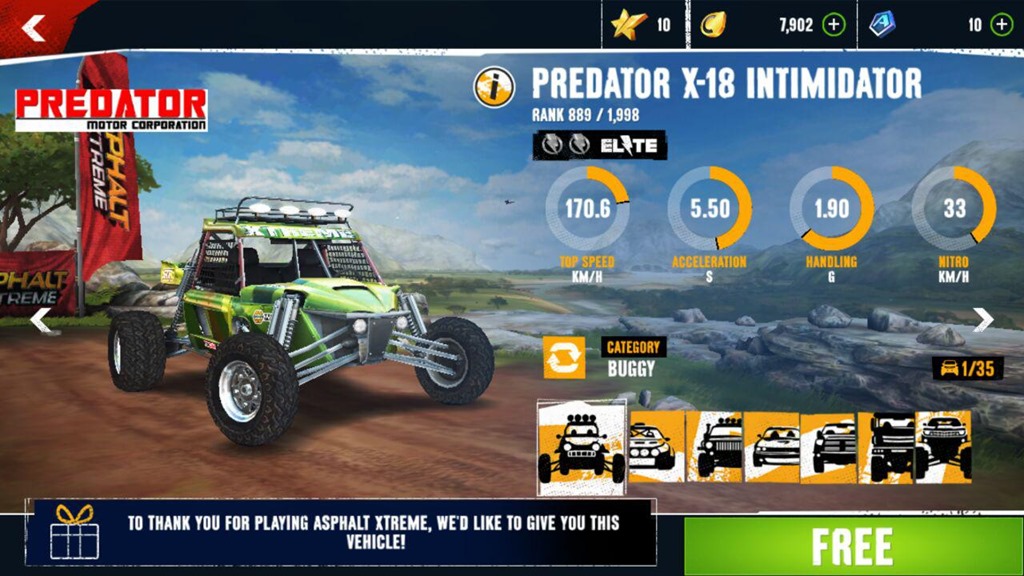Click the orange category swap icon

tap(564, 357)
